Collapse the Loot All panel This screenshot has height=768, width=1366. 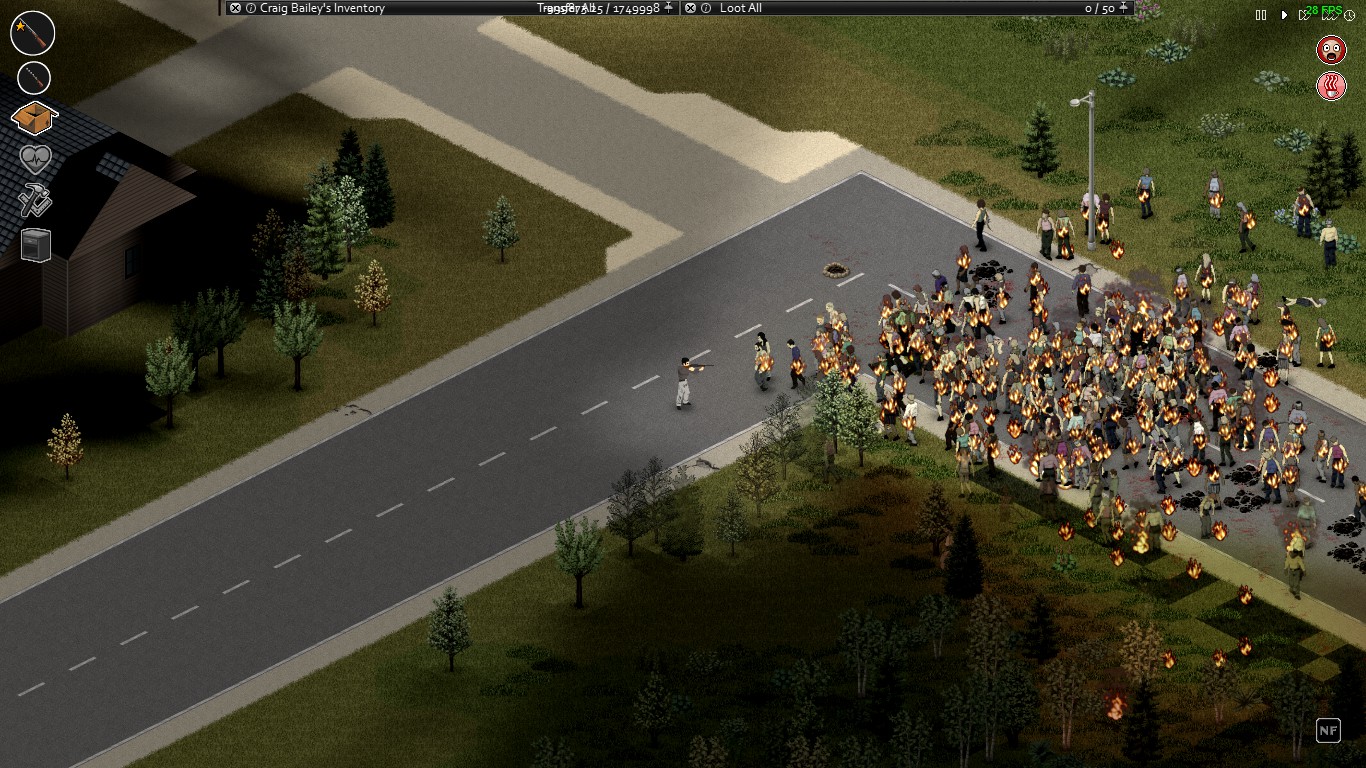688,7
